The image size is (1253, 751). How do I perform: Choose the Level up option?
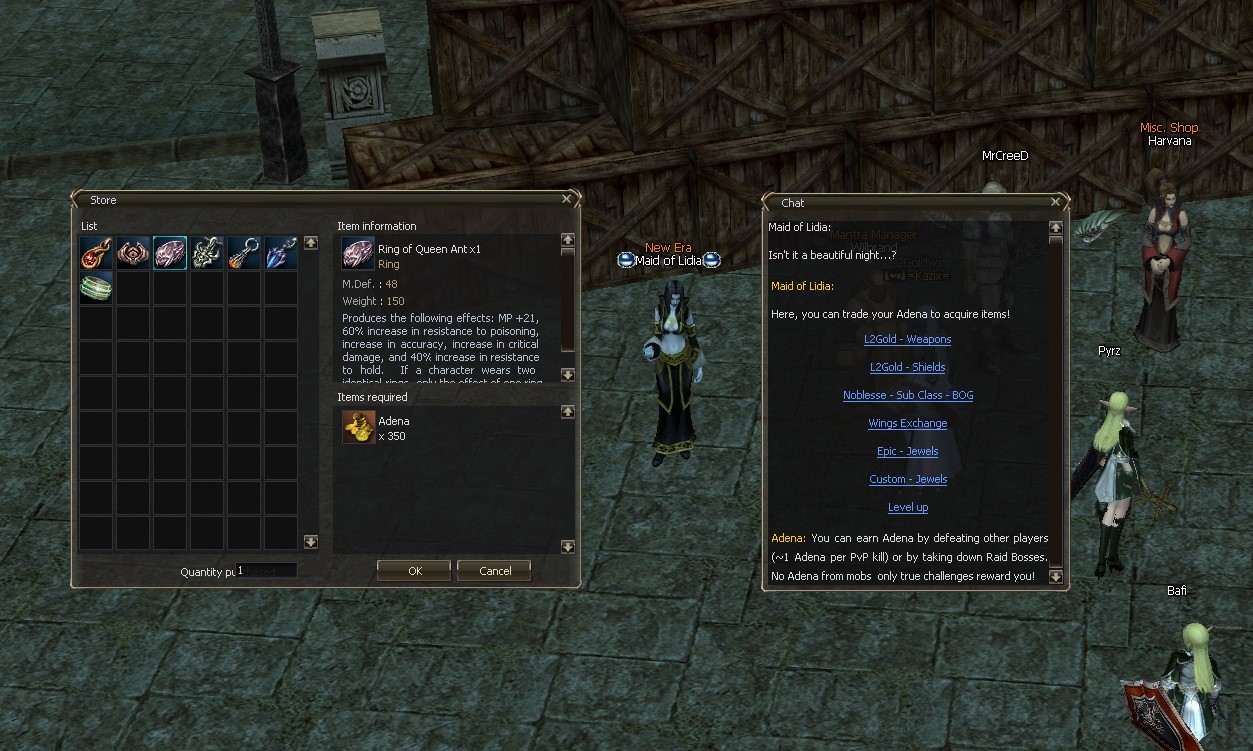907,507
